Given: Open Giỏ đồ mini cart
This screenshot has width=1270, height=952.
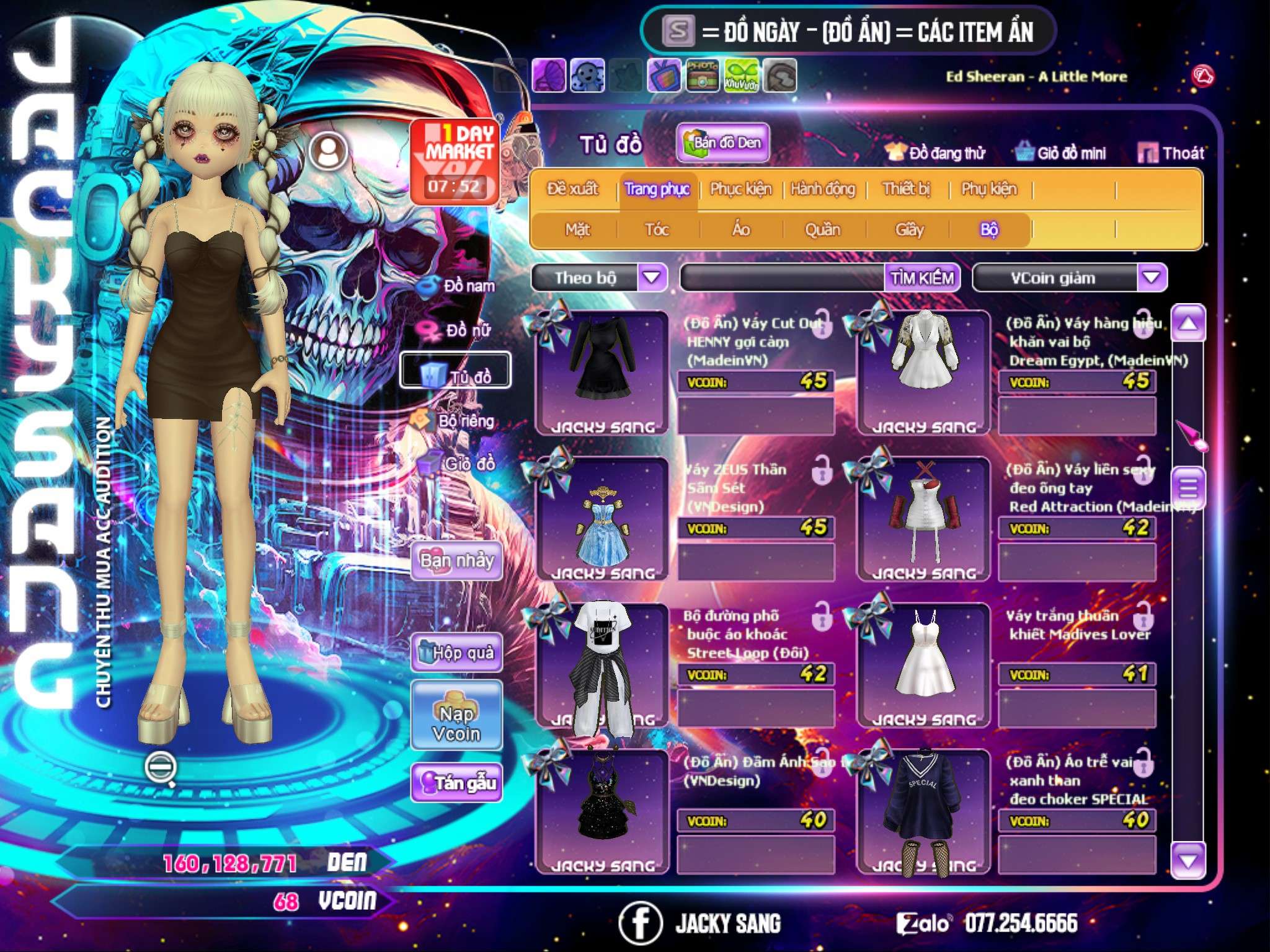Looking at the screenshot, I should pyautogui.click(x=1061, y=153).
